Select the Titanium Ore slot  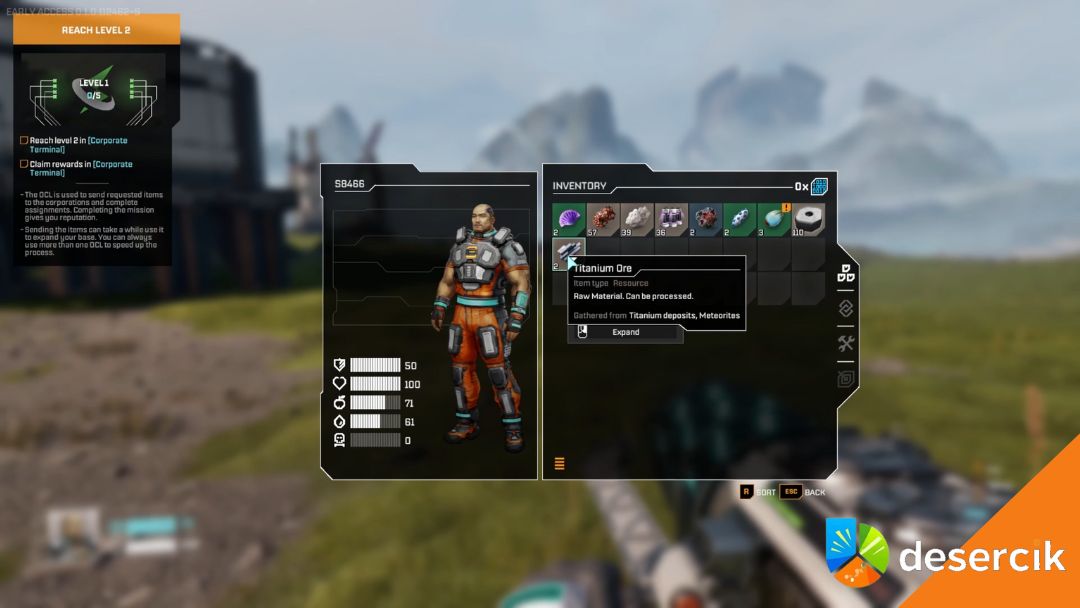(x=568, y=253)
